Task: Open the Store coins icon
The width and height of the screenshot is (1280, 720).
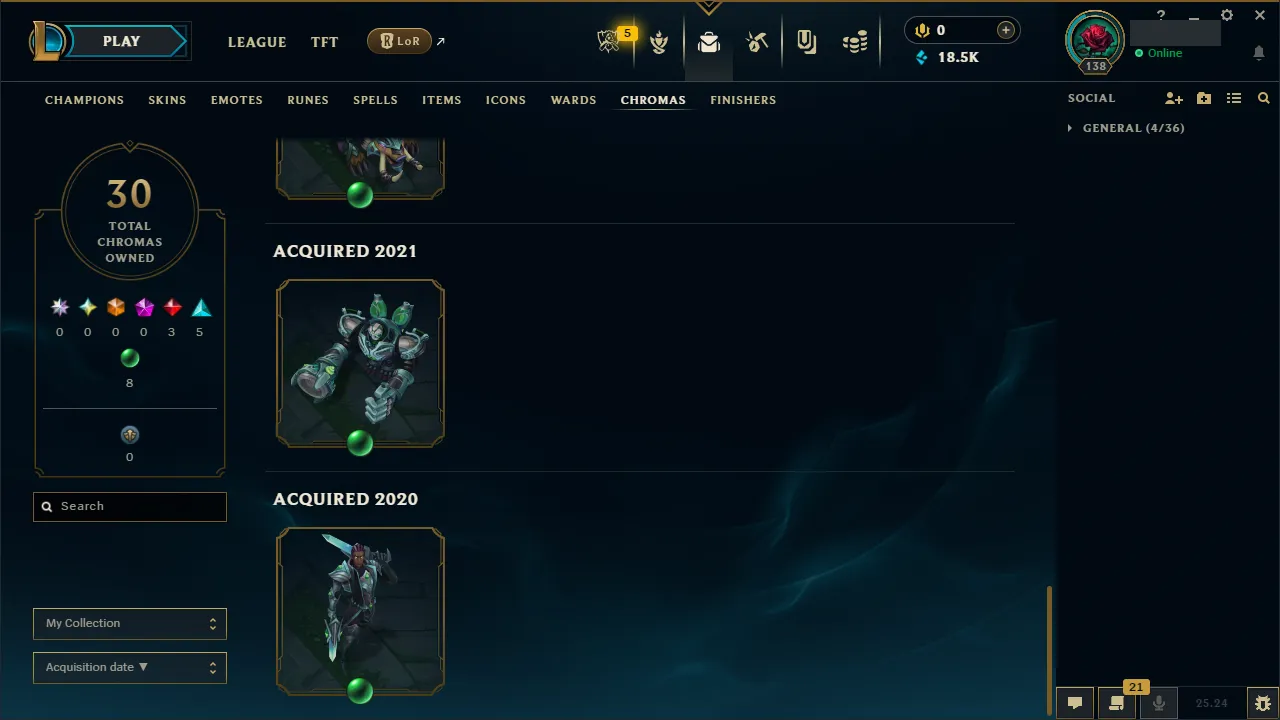Action: [855, 41]
